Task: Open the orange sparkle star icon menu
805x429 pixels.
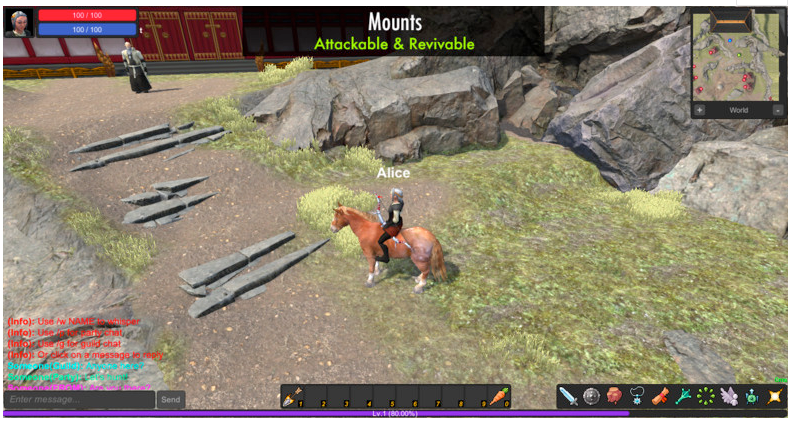Action: click(x=774, y=397)
